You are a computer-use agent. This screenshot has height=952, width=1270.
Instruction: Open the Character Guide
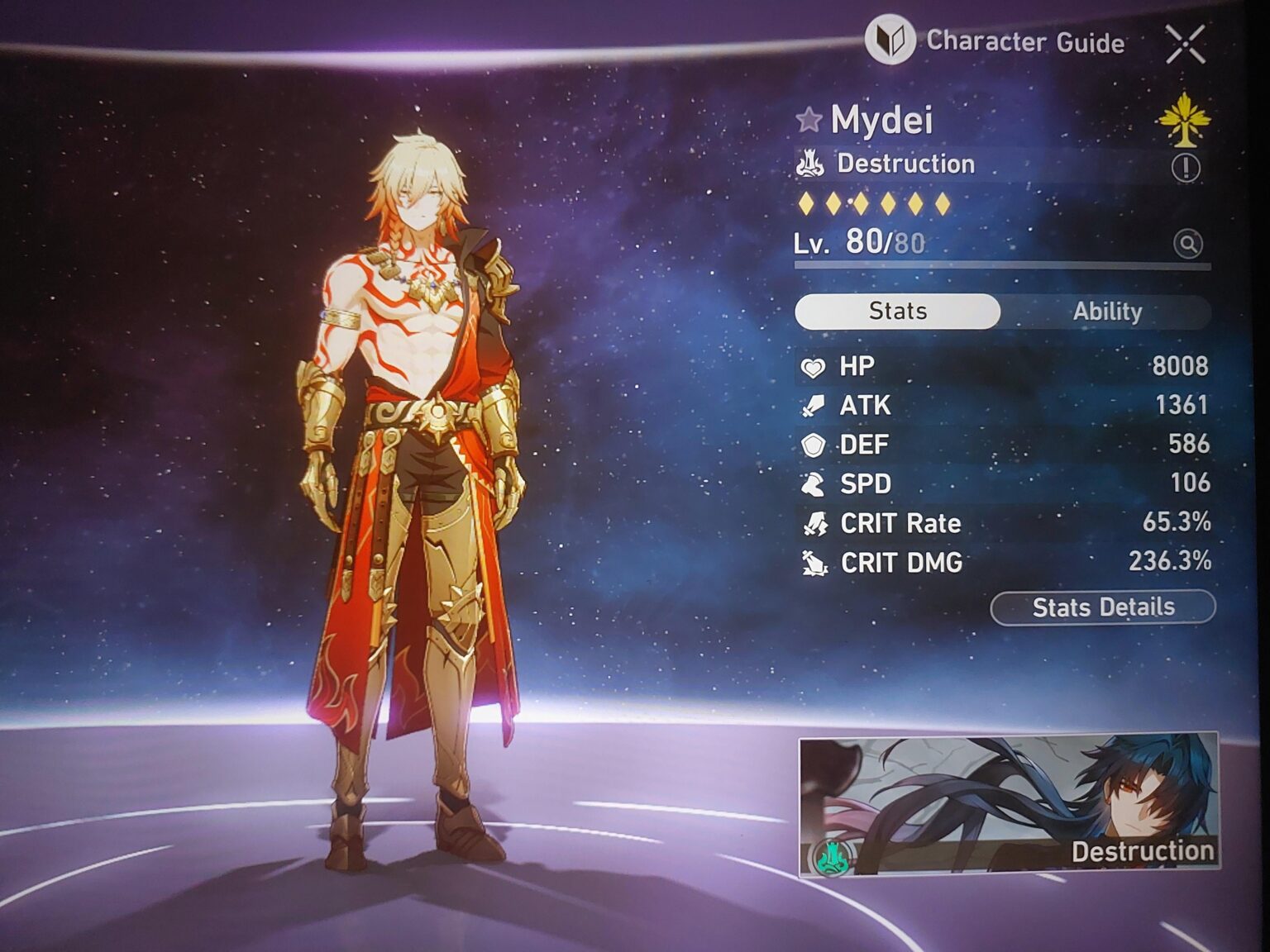(x=995, y=41)
